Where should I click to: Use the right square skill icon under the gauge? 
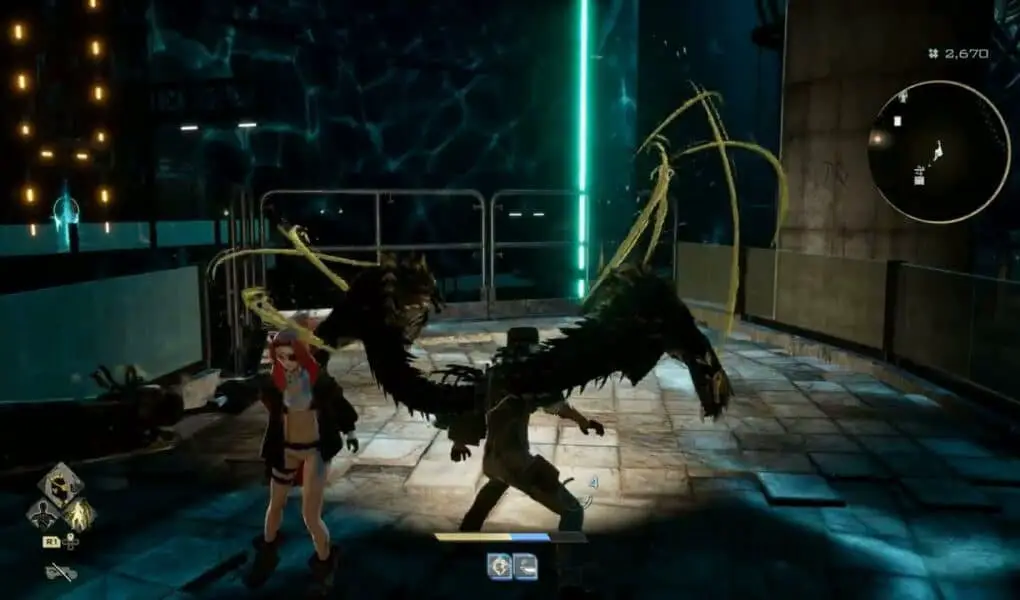(x=525, y=566)
